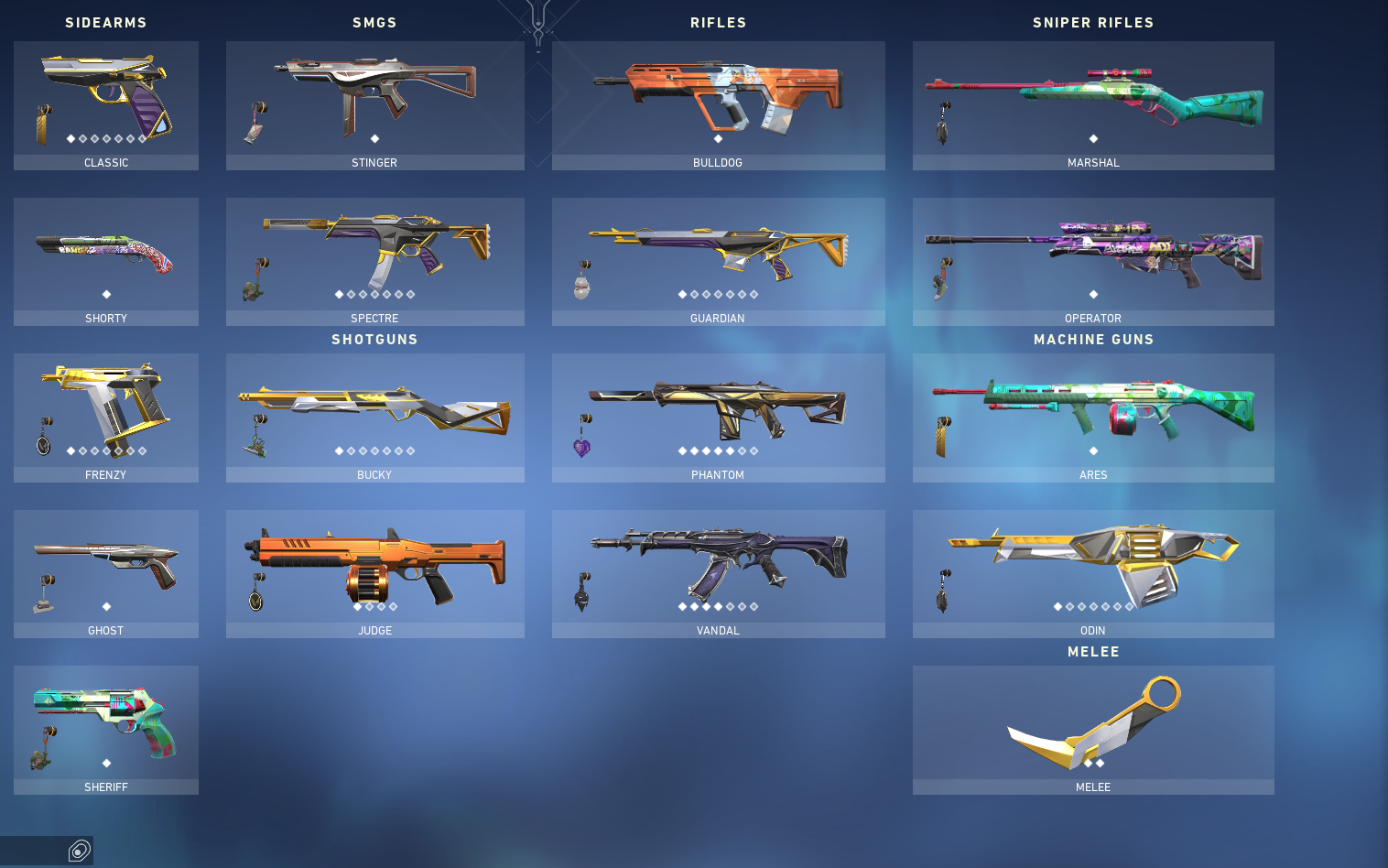
Task: Switch to the SIDEARMS section header
Action: point(106,22)
